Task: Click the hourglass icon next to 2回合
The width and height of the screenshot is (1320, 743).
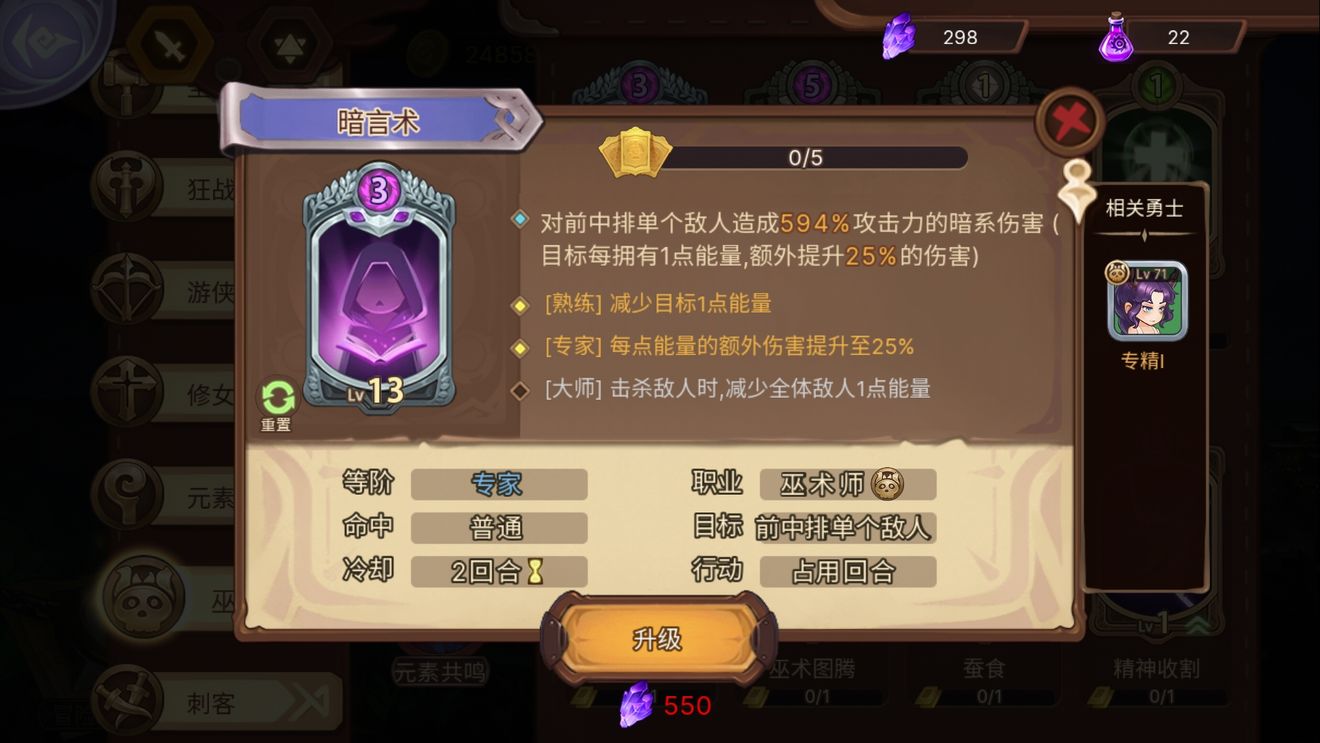Action: [x=534, y=570]
